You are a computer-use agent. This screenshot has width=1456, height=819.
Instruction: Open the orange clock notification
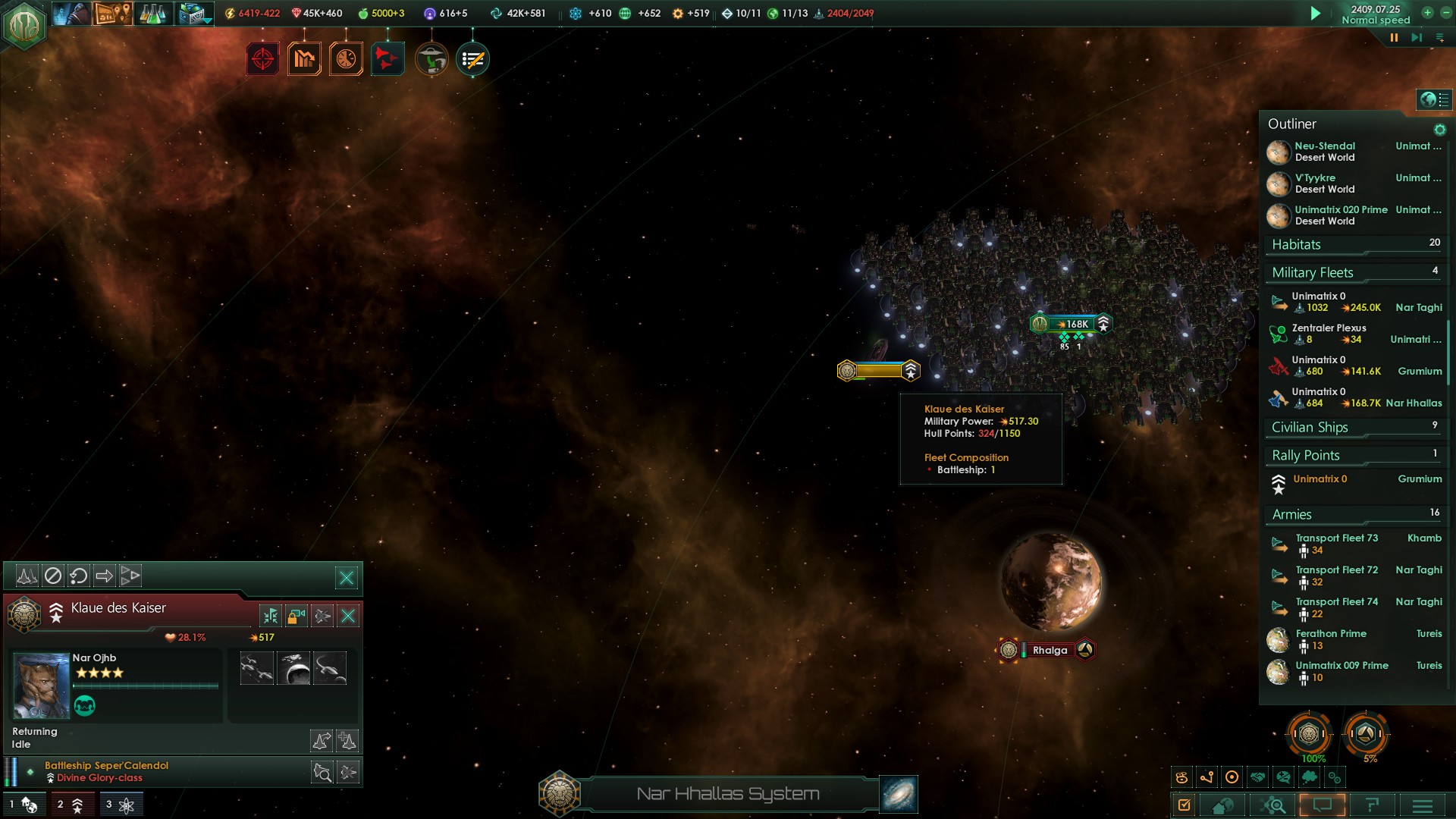pos(346,59)
